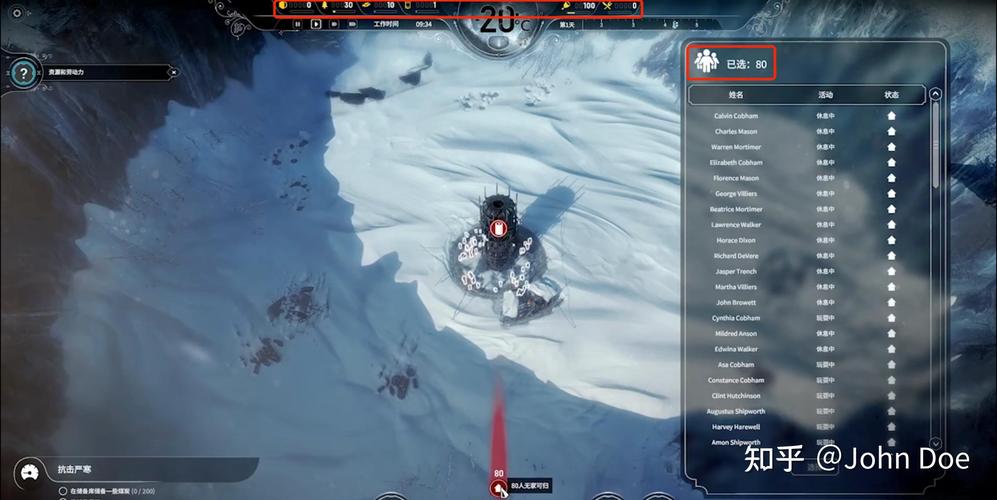Click the coal resource counter icon
The width and height of the screenshot is (997, 500).
click(283, 6)
